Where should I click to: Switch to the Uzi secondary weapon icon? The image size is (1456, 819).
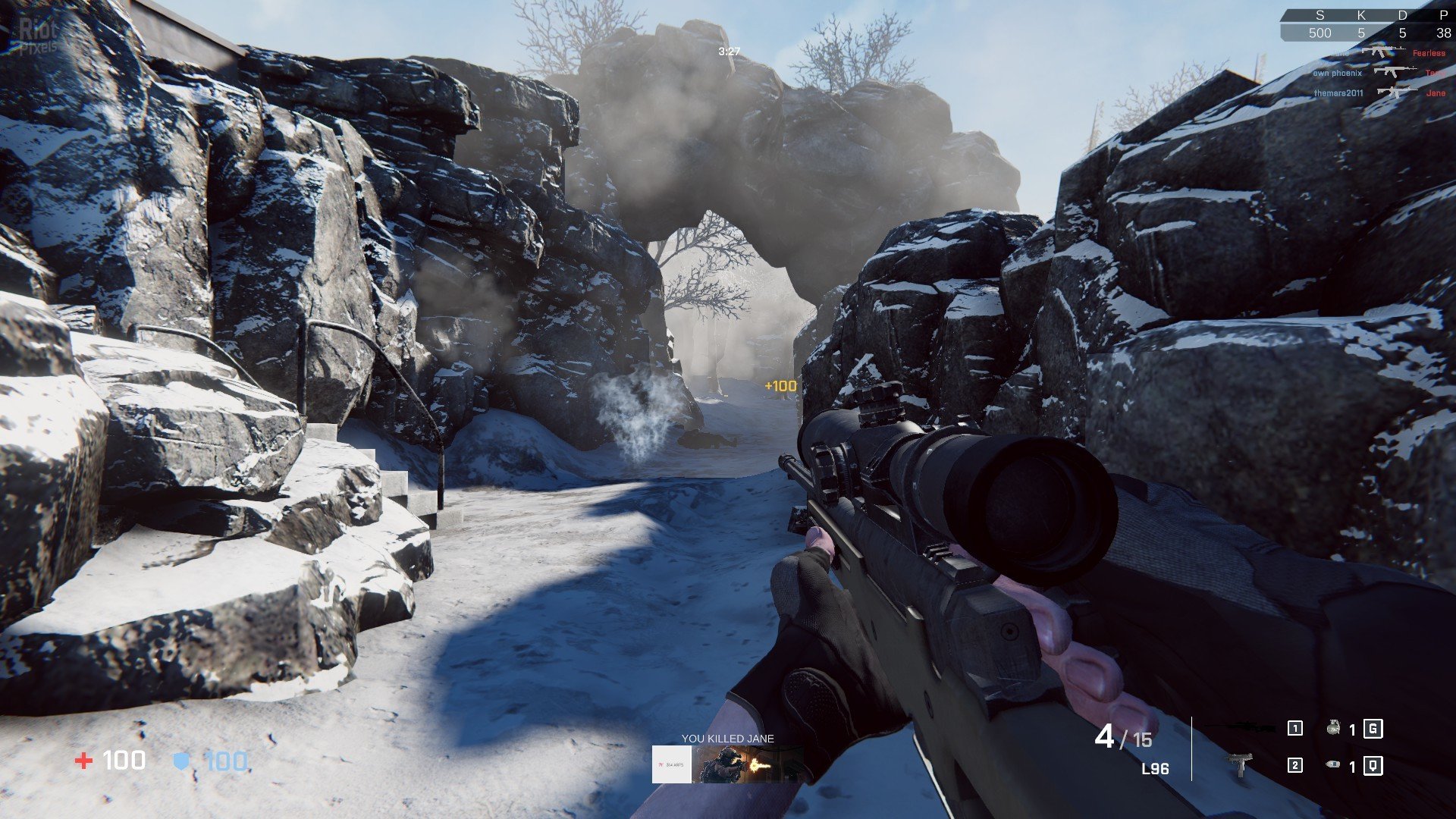pyautogui.click(x=1241, y=764)
